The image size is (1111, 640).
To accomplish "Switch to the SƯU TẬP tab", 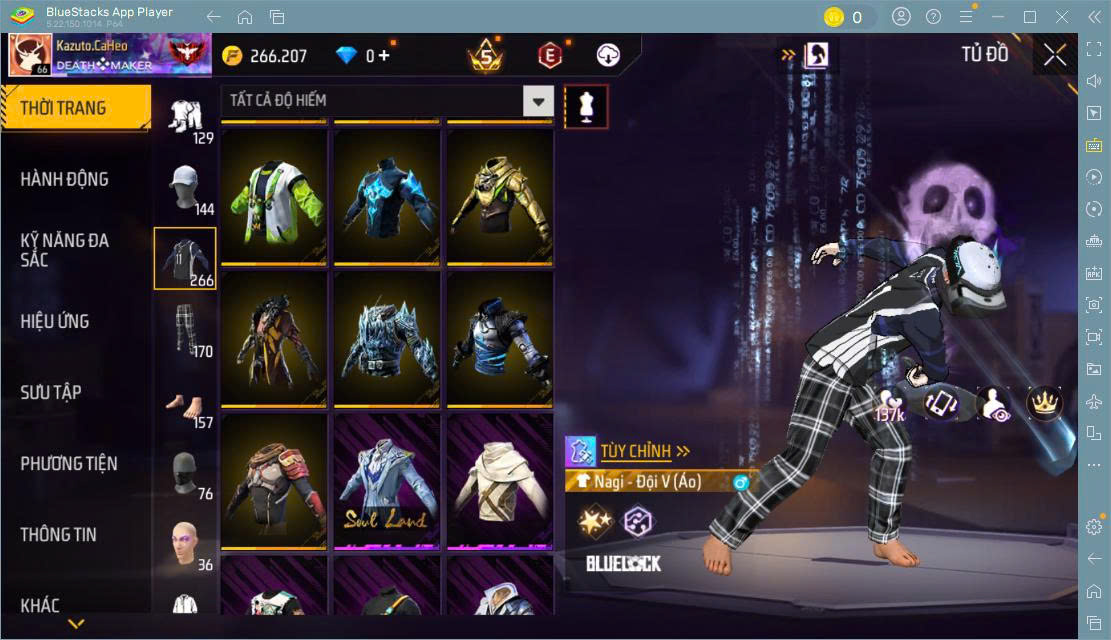I will tap(51, 392).
